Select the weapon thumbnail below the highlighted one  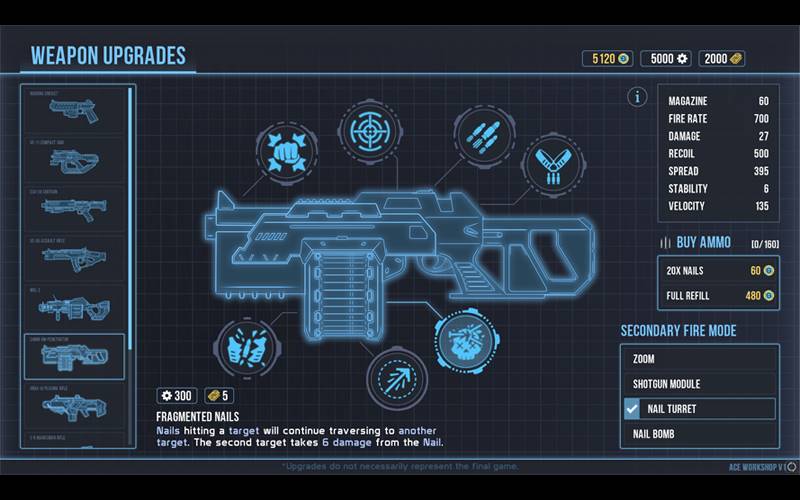pyautogui.click(x=74, y=404)
